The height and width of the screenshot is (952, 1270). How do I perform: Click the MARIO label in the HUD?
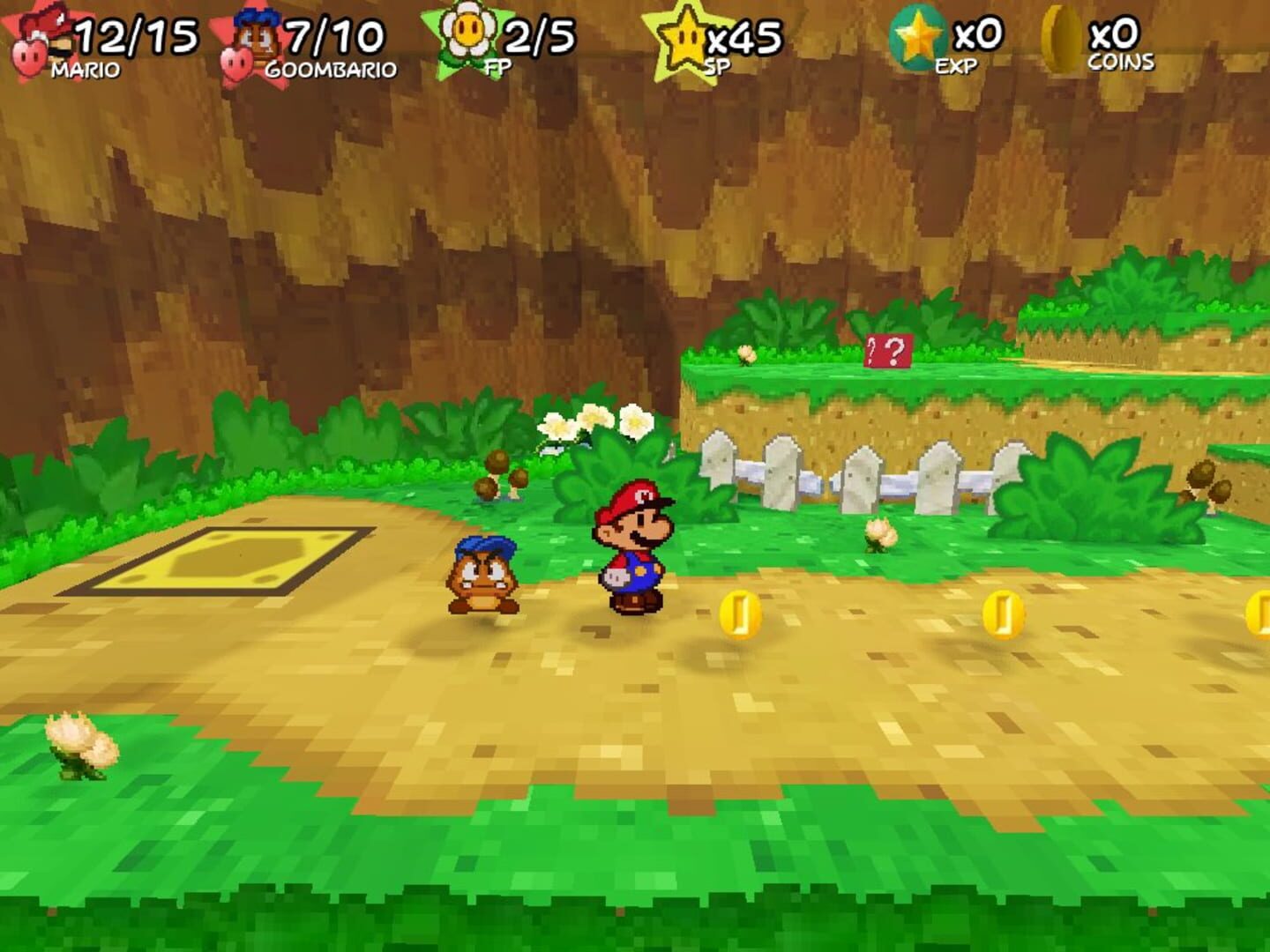84,69
